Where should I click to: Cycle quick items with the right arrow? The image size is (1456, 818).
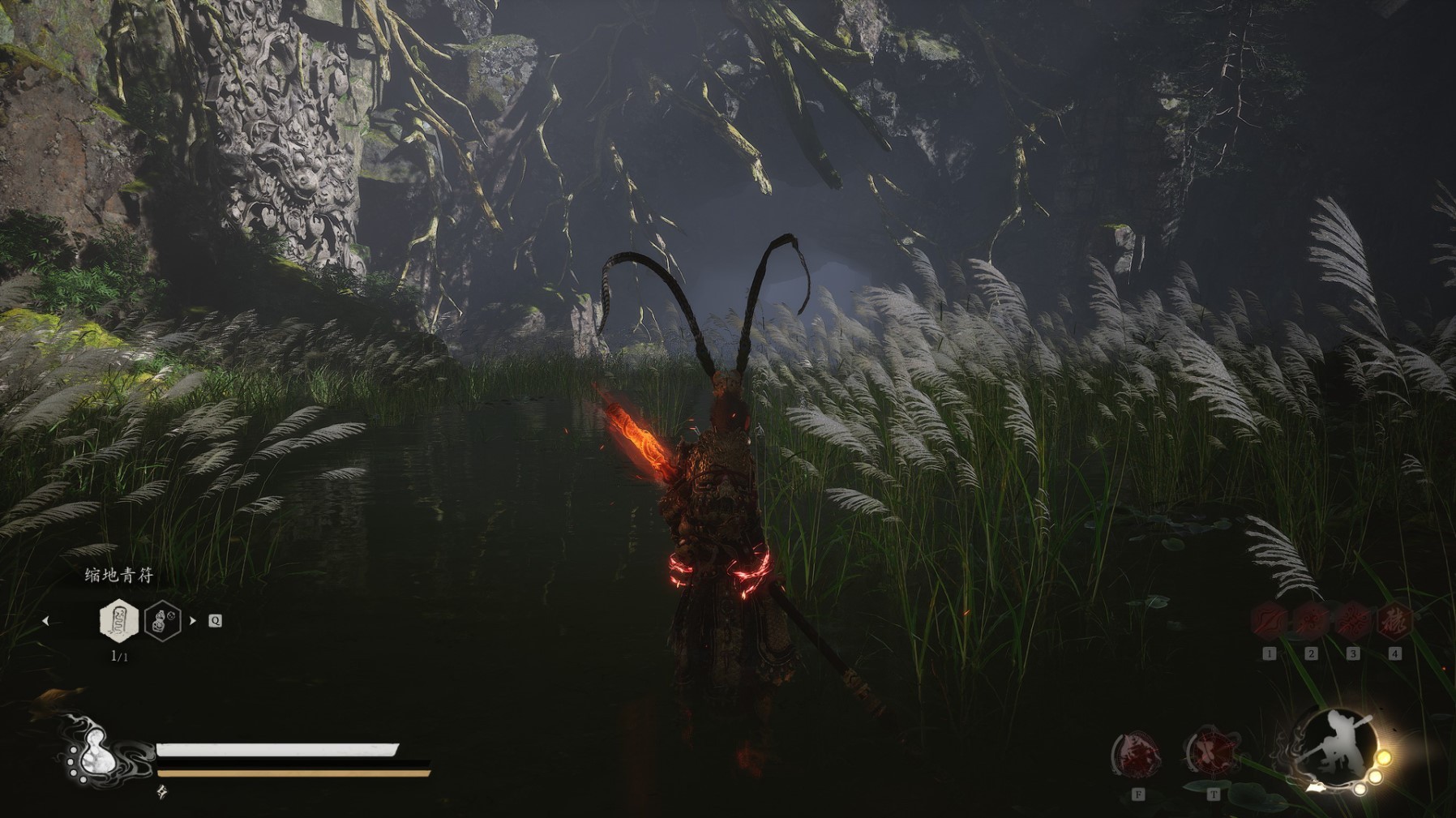pos(193,621)
